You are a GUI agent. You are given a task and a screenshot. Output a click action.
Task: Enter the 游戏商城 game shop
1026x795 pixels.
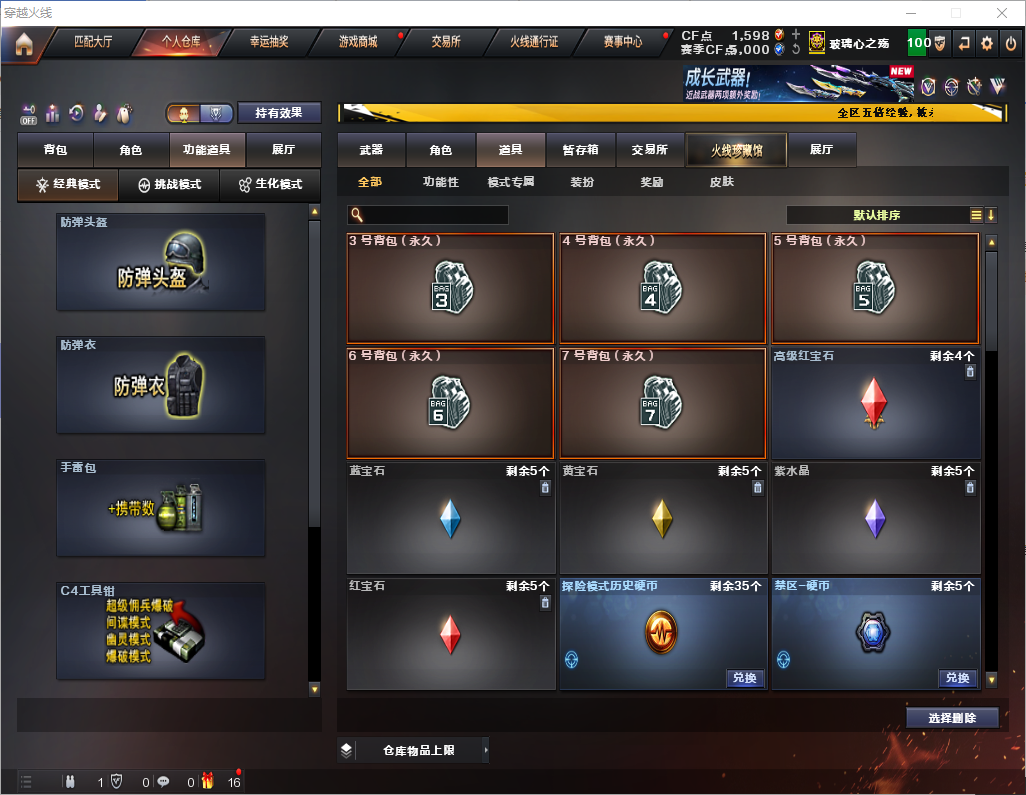(358, 42)
